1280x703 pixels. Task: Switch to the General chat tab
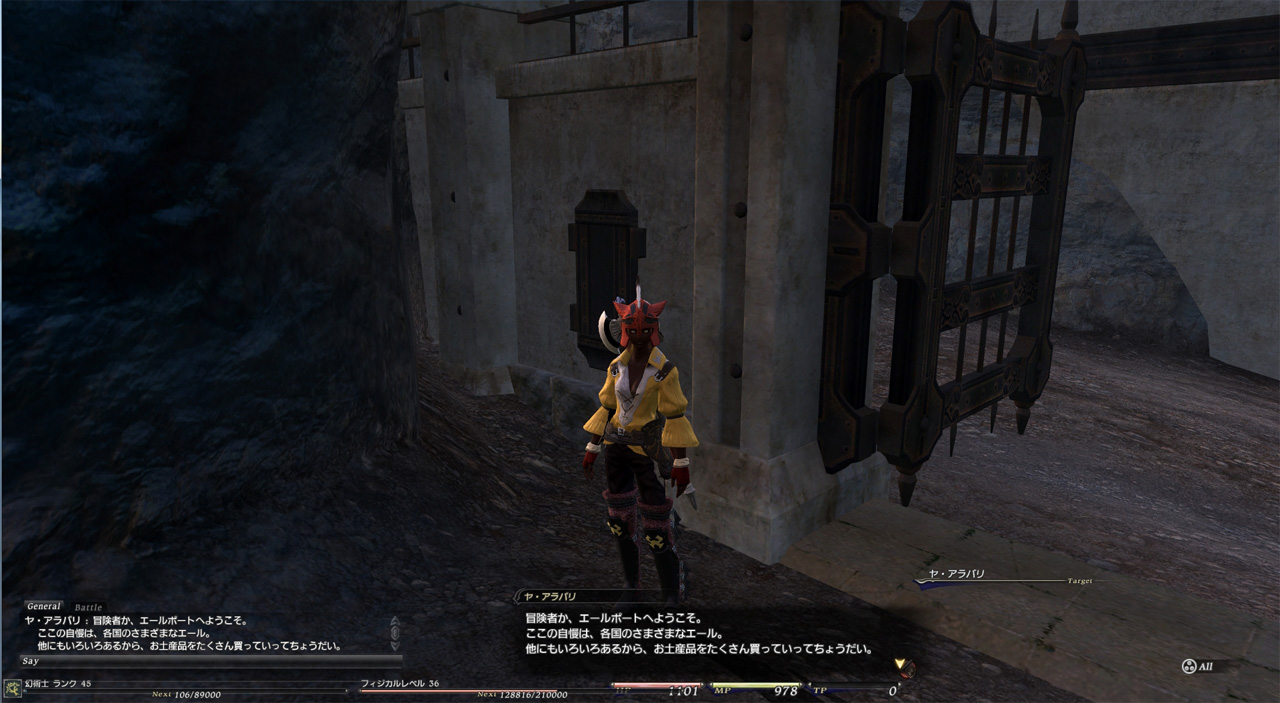coord(44,606)
